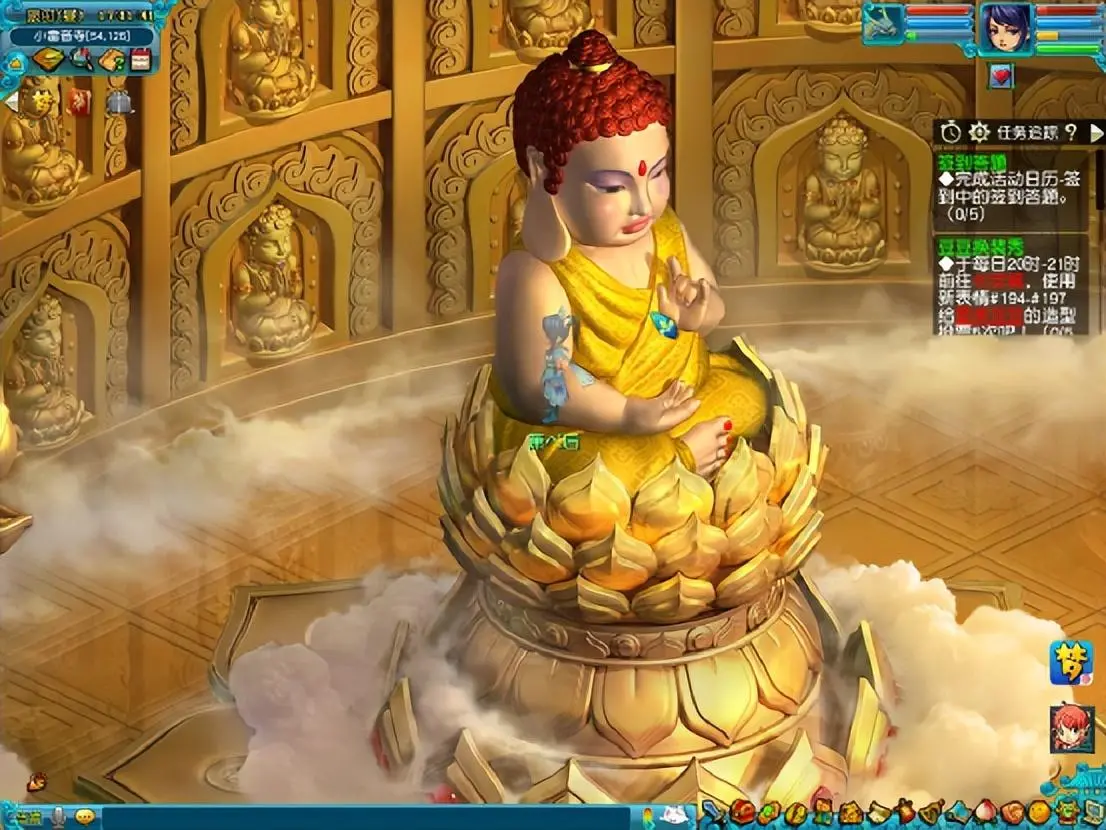Click the magnifying glass search icon
The height and width of the screenshot is (830, 1106).
81,60
